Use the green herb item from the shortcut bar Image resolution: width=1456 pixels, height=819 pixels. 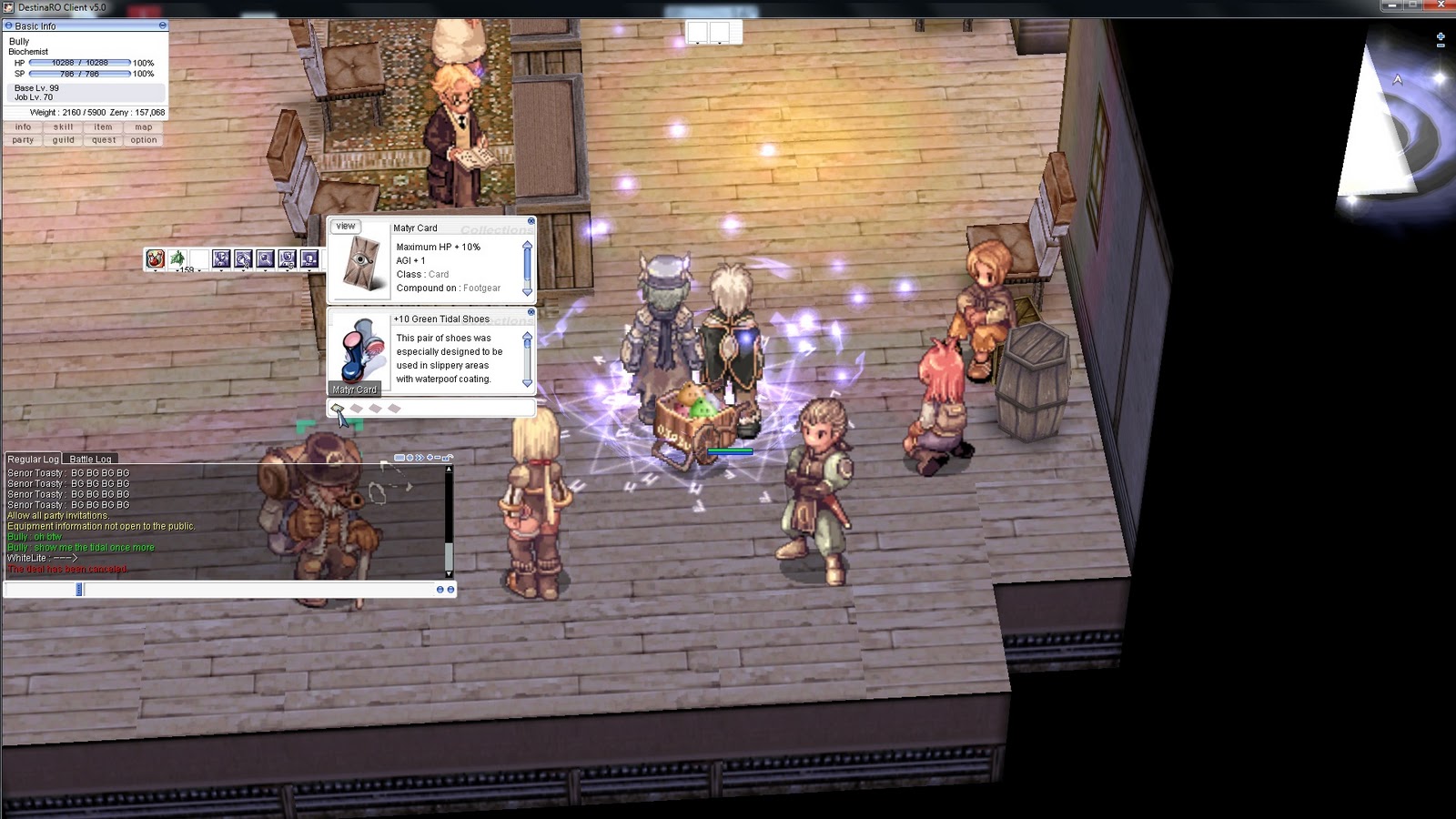pyautogui.click(x=177, y=259)
